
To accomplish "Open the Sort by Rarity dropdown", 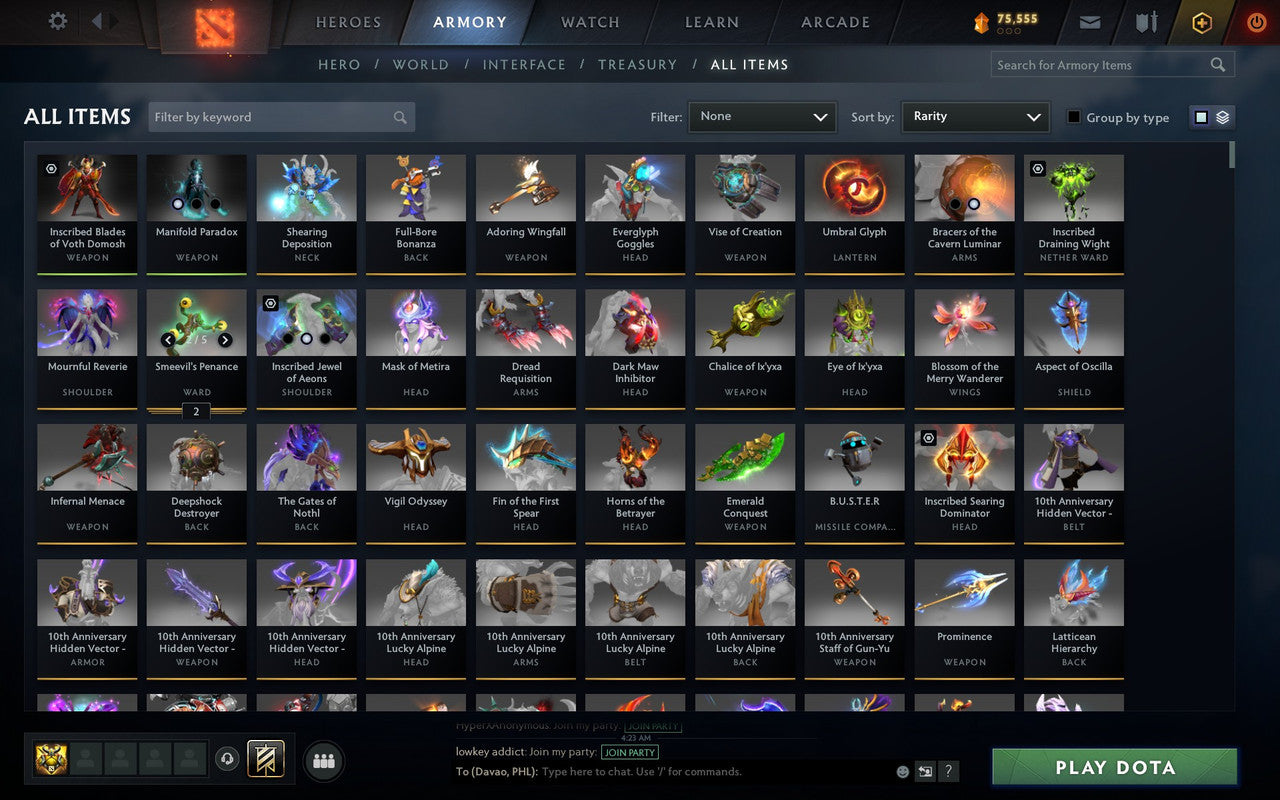I will click(975, 116).
